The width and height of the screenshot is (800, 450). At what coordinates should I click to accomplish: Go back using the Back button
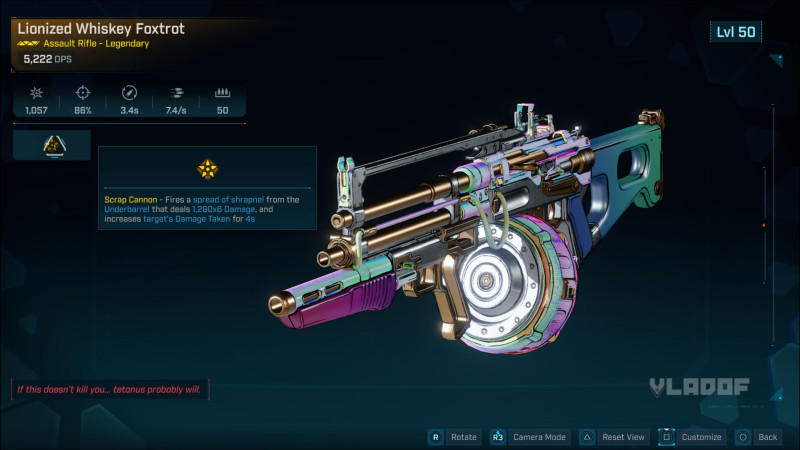pos(758,437)
